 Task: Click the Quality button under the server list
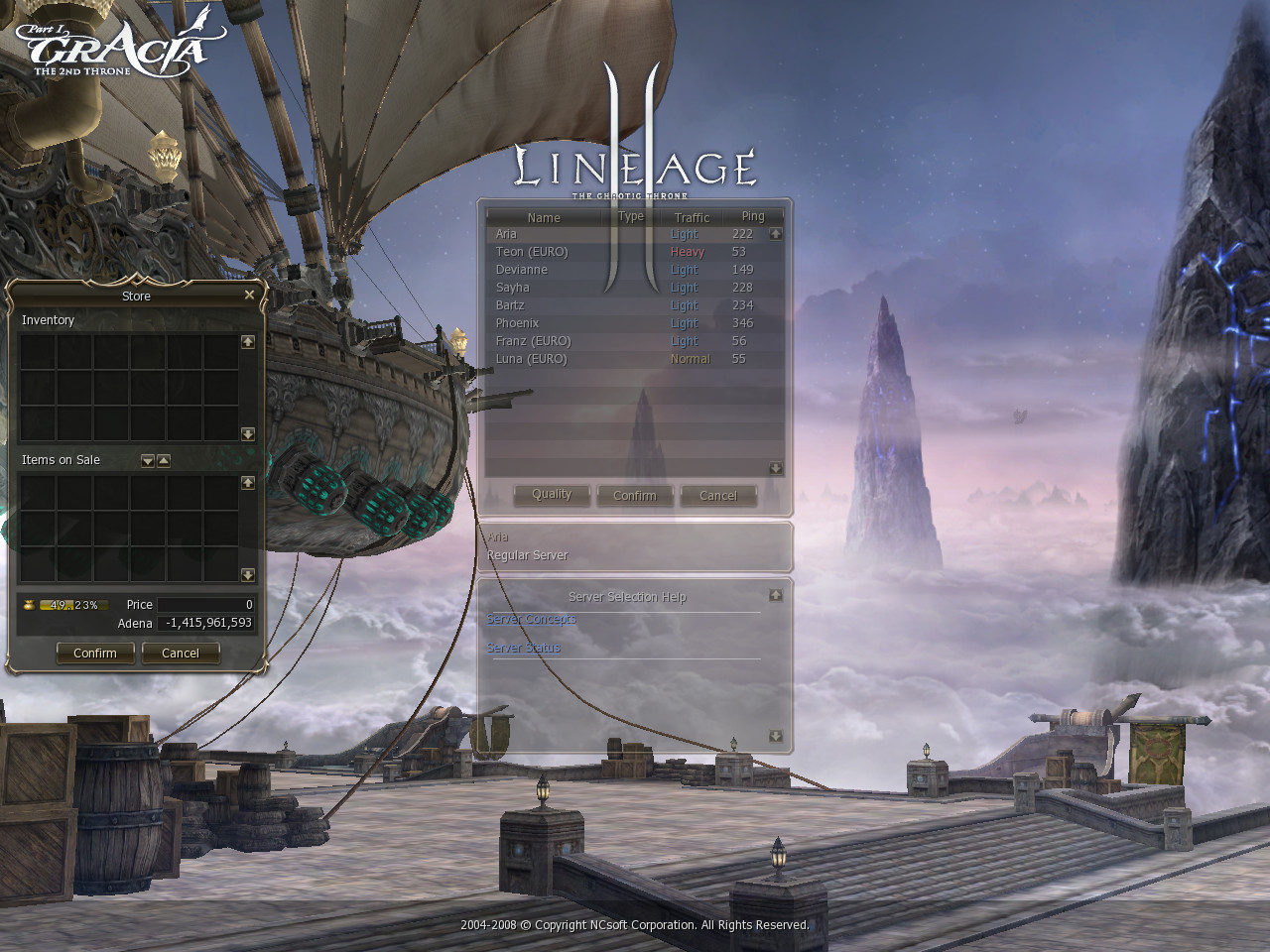point(552,495)
